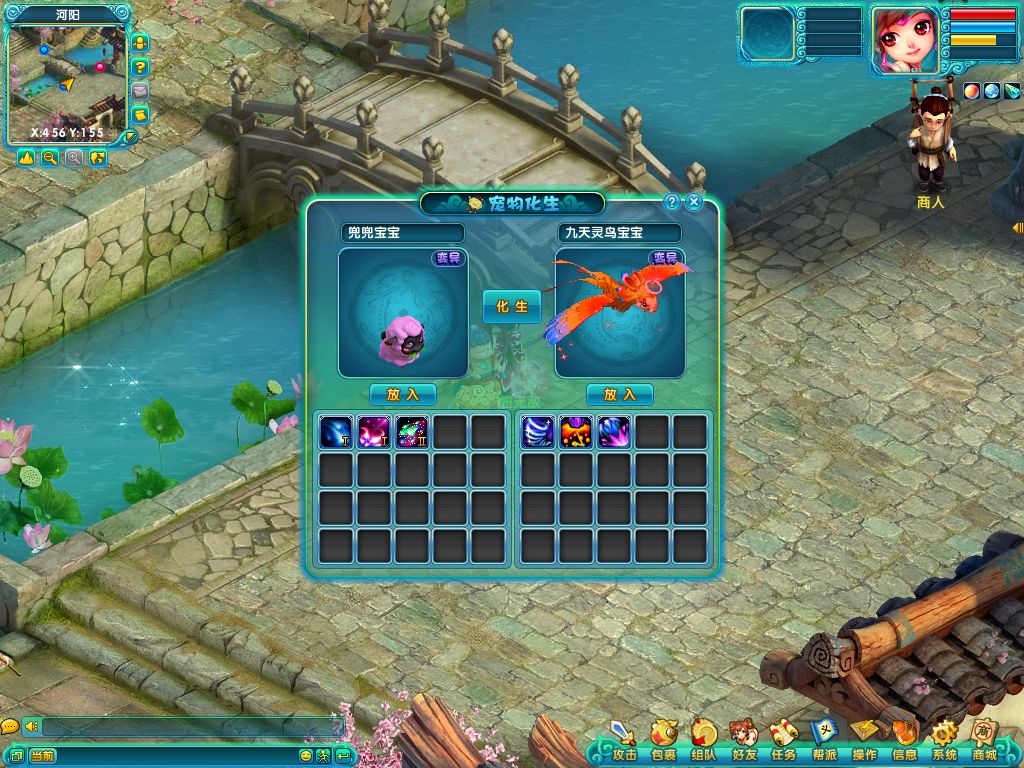Select the 攻击 attack sword icon
This screenshot has width=1024, height=768.
pyautogui.click(x=624, y=741)
